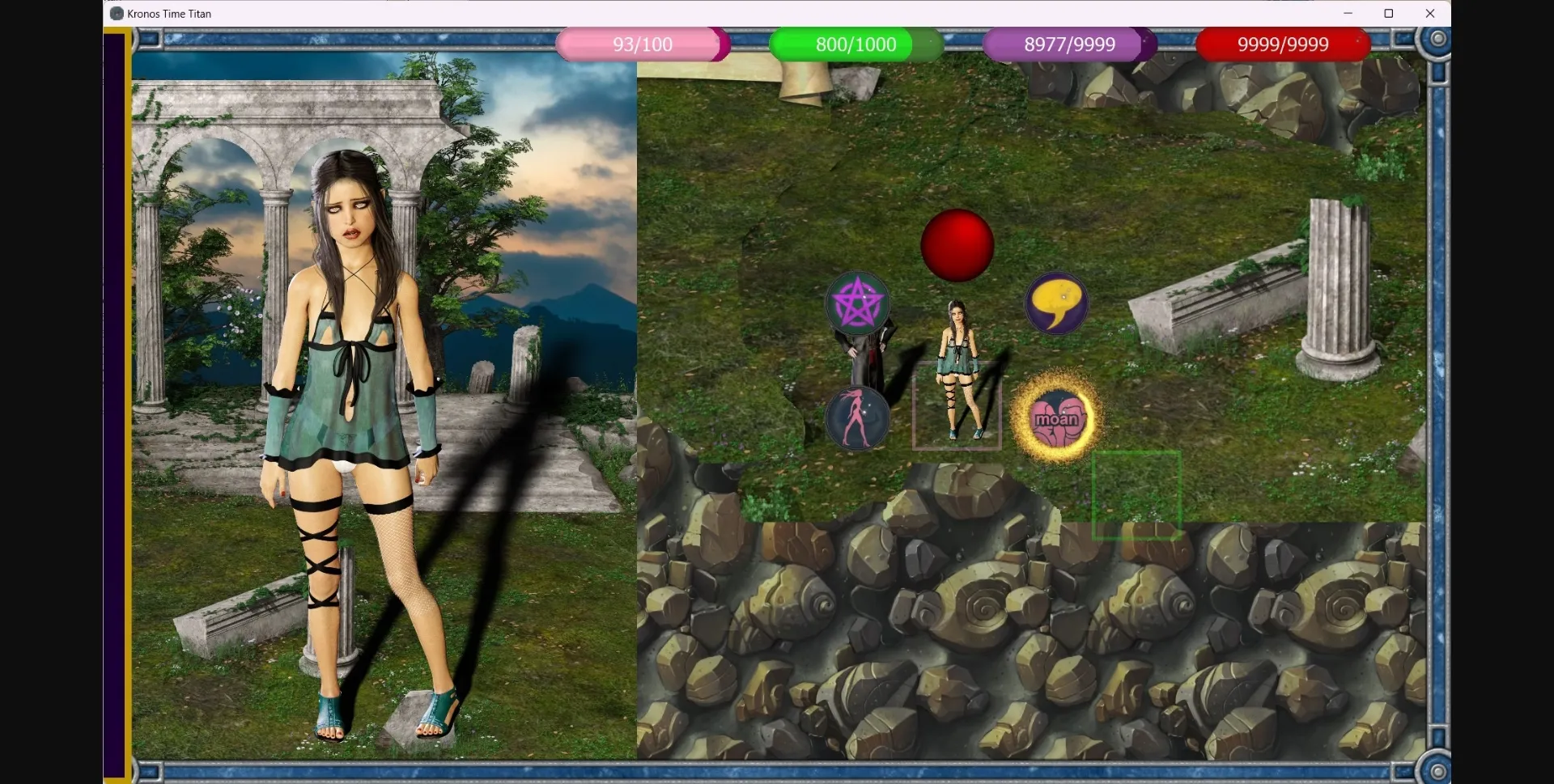Screen dimensions: 1554x784
Task: Click the red orb above the heroine
Action: point(957,244)
